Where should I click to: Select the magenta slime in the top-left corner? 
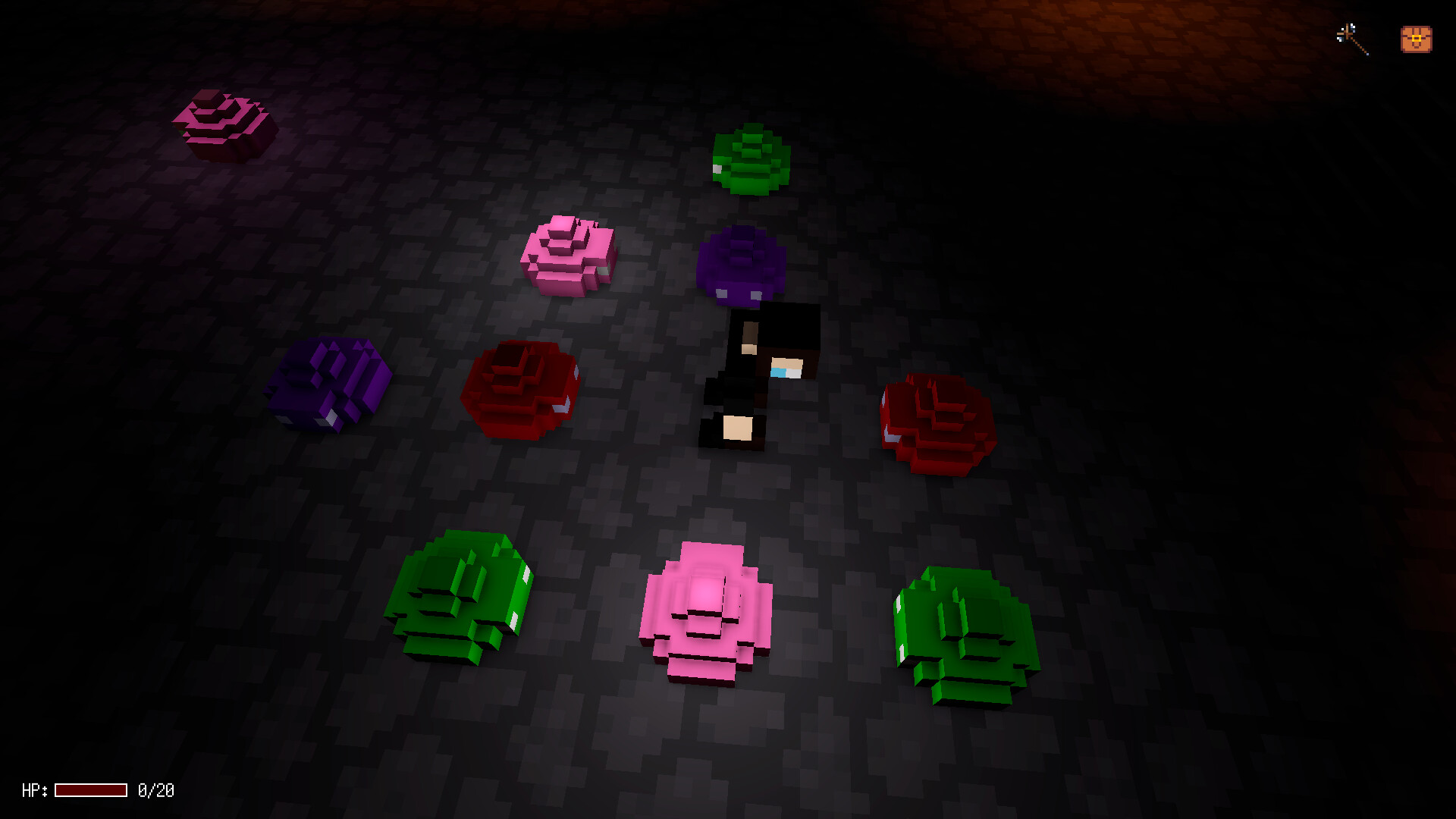(224, 121)
